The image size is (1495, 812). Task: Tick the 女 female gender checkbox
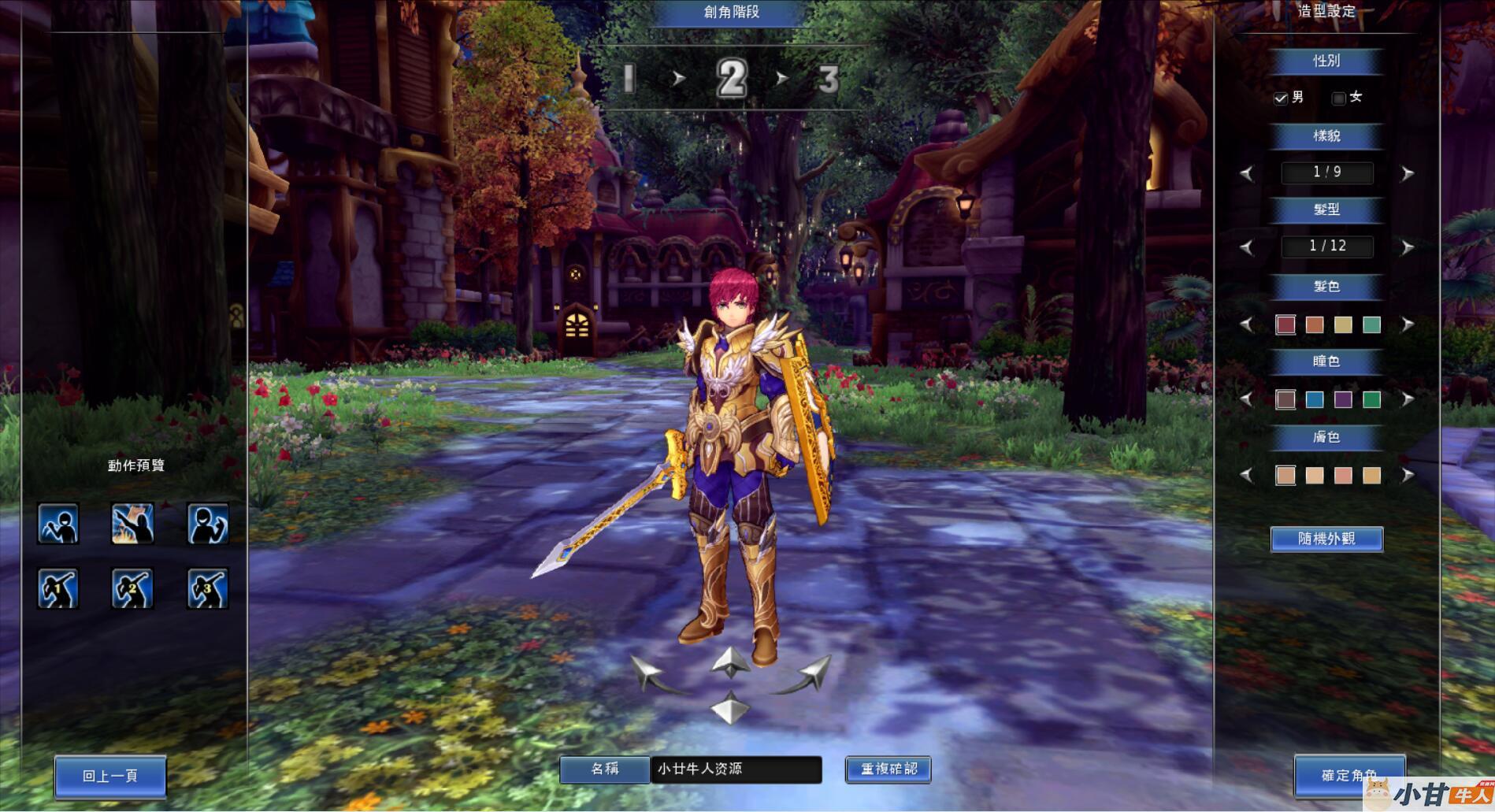1338,98
